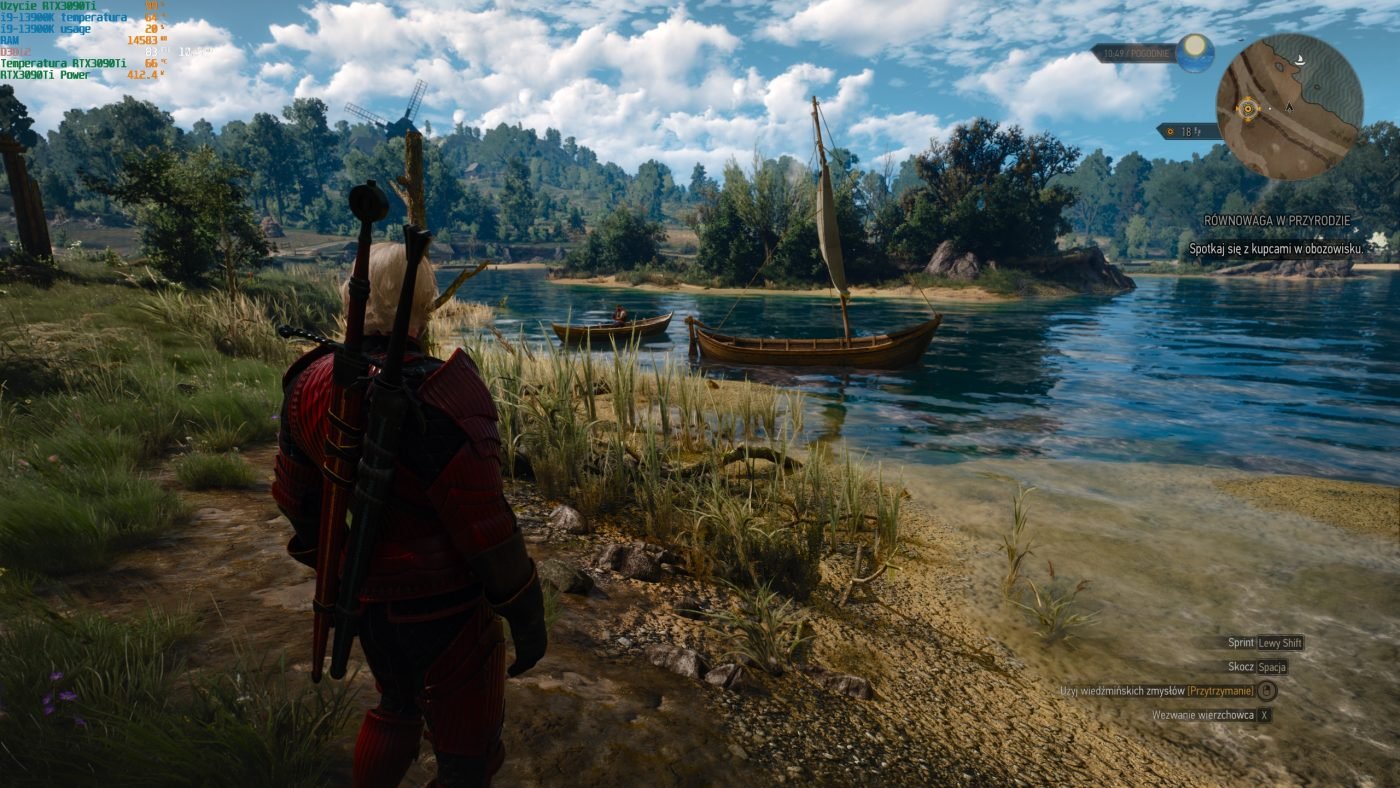Click the sailboat marker on the minimap
This screenshot has height=788, width=1400.
coord(1300,60)
